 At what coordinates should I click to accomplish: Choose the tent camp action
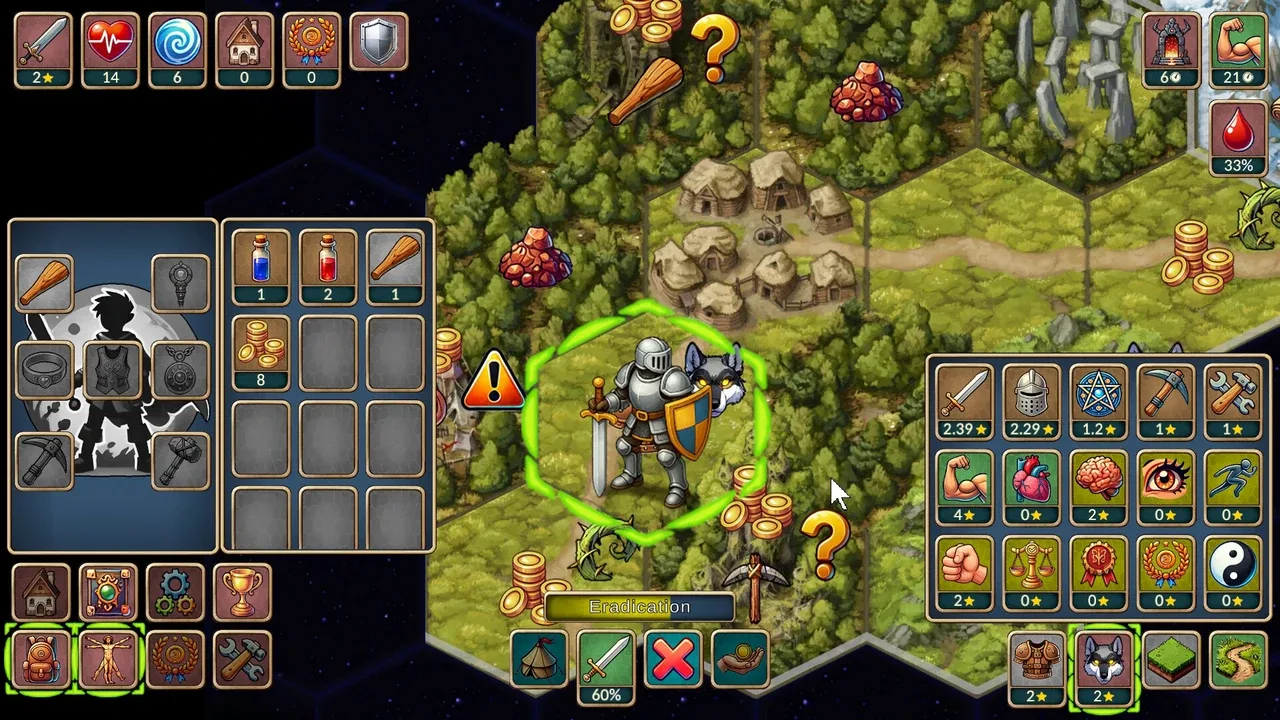pos(539,659)
